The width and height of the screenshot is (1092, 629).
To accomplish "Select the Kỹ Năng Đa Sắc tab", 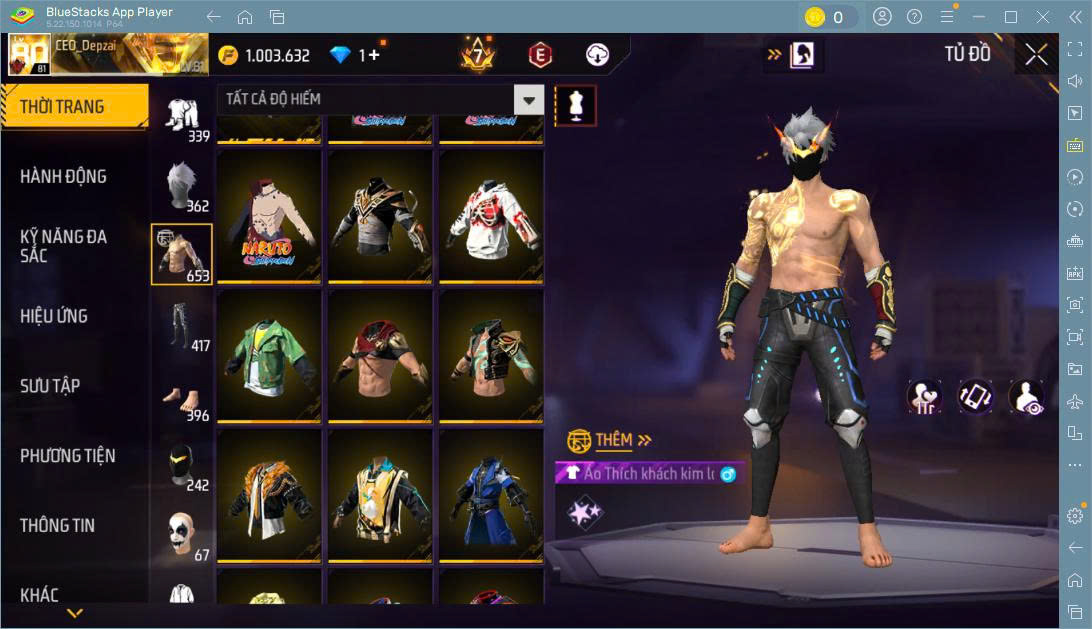I will pyautogui.click(x=63, y=246).
